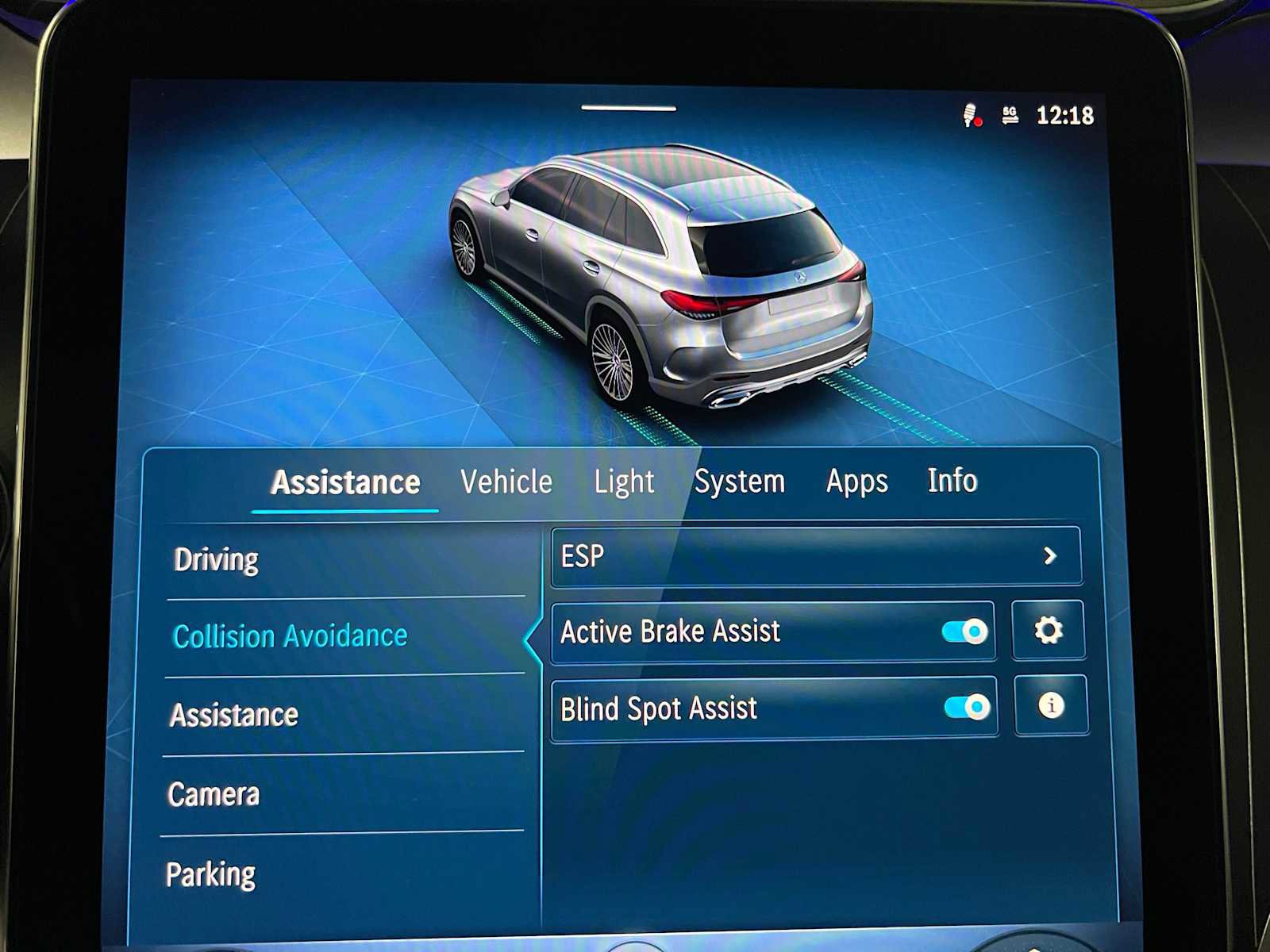Screen dimensions: 1270x952
Task: Open the Apps tab
Action: [x=856, y=482]
